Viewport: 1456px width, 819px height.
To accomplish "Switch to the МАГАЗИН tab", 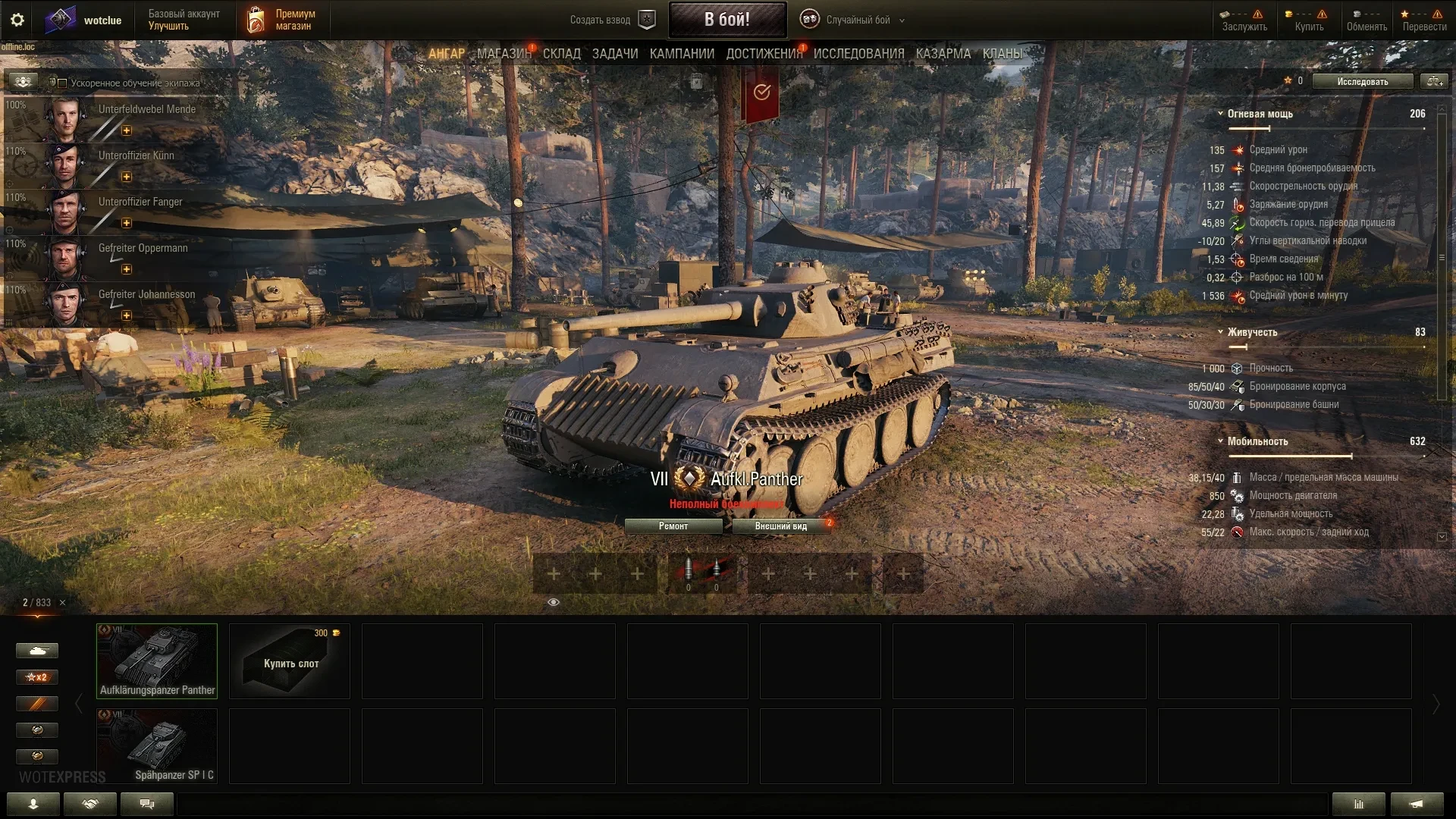I will click(x=504, y=54).
